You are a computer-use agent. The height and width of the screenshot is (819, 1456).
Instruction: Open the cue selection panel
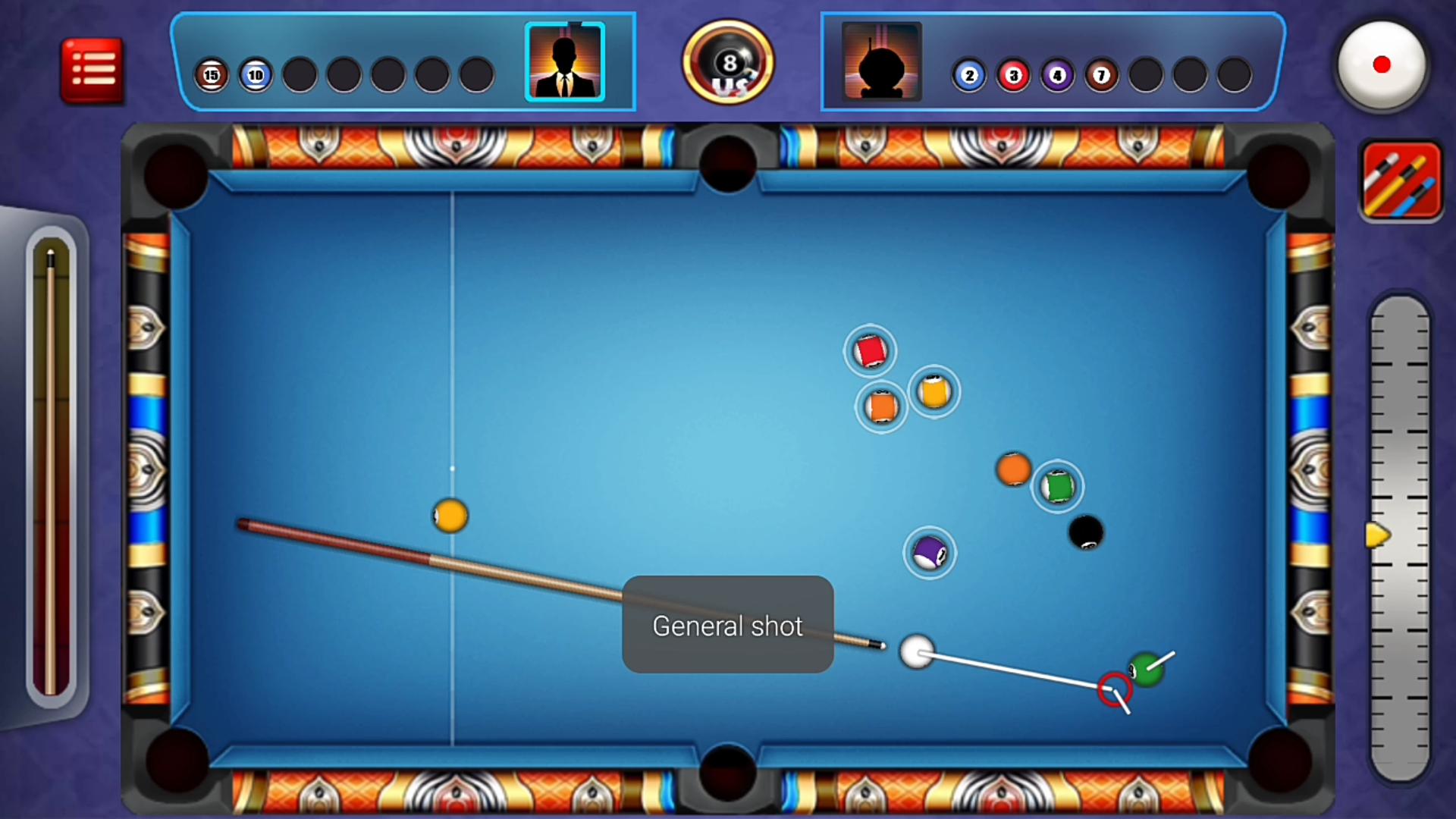(x=1399, y=180)
